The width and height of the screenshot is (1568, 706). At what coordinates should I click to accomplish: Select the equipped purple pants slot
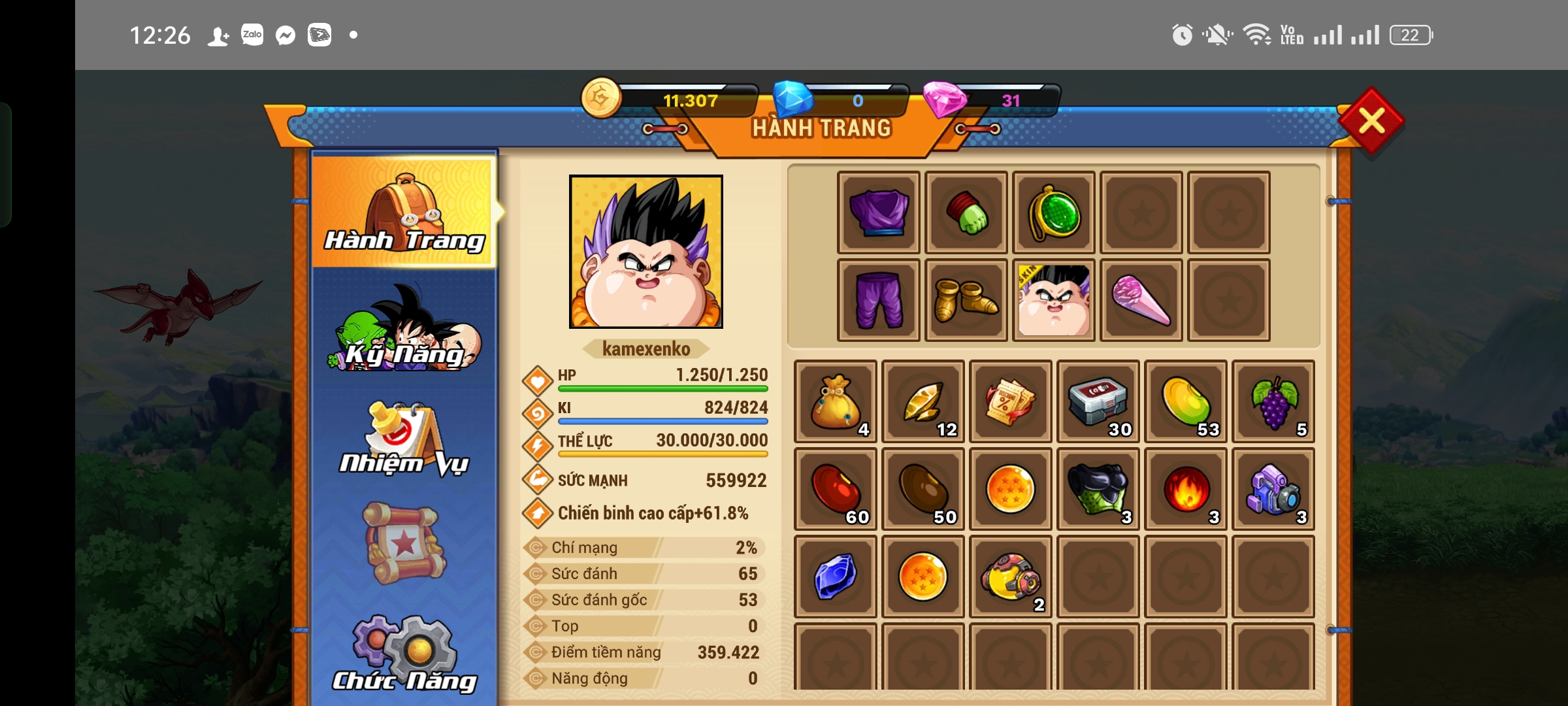click(879, 300)
